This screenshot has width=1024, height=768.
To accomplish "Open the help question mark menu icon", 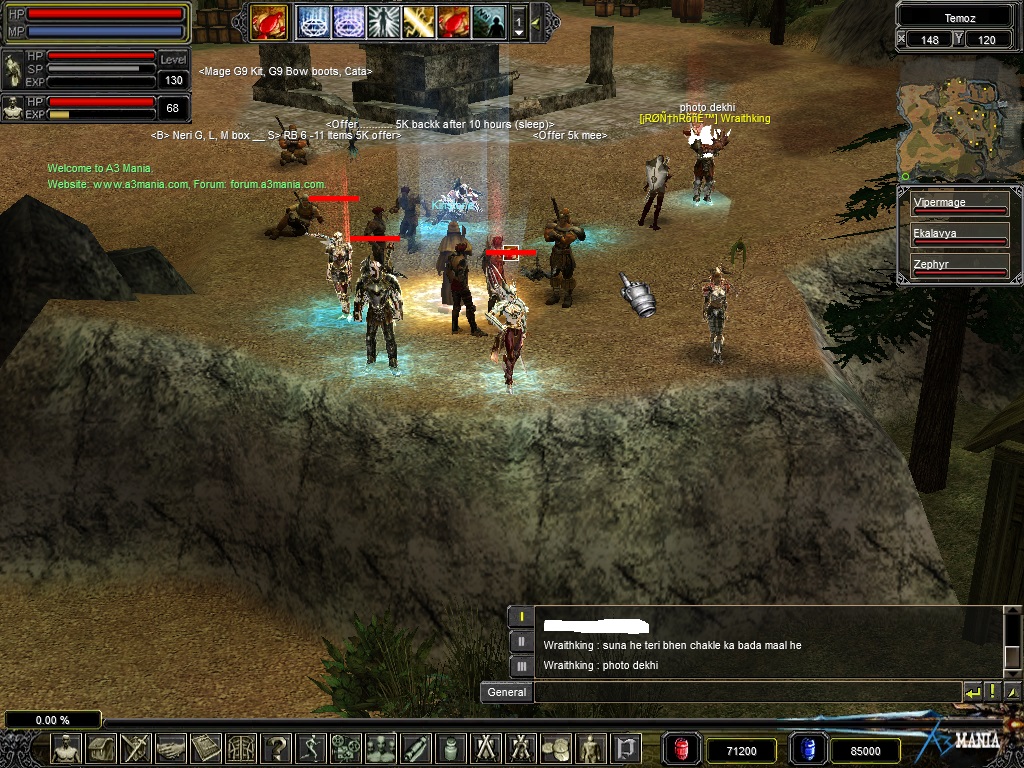I will coord(277,748).
